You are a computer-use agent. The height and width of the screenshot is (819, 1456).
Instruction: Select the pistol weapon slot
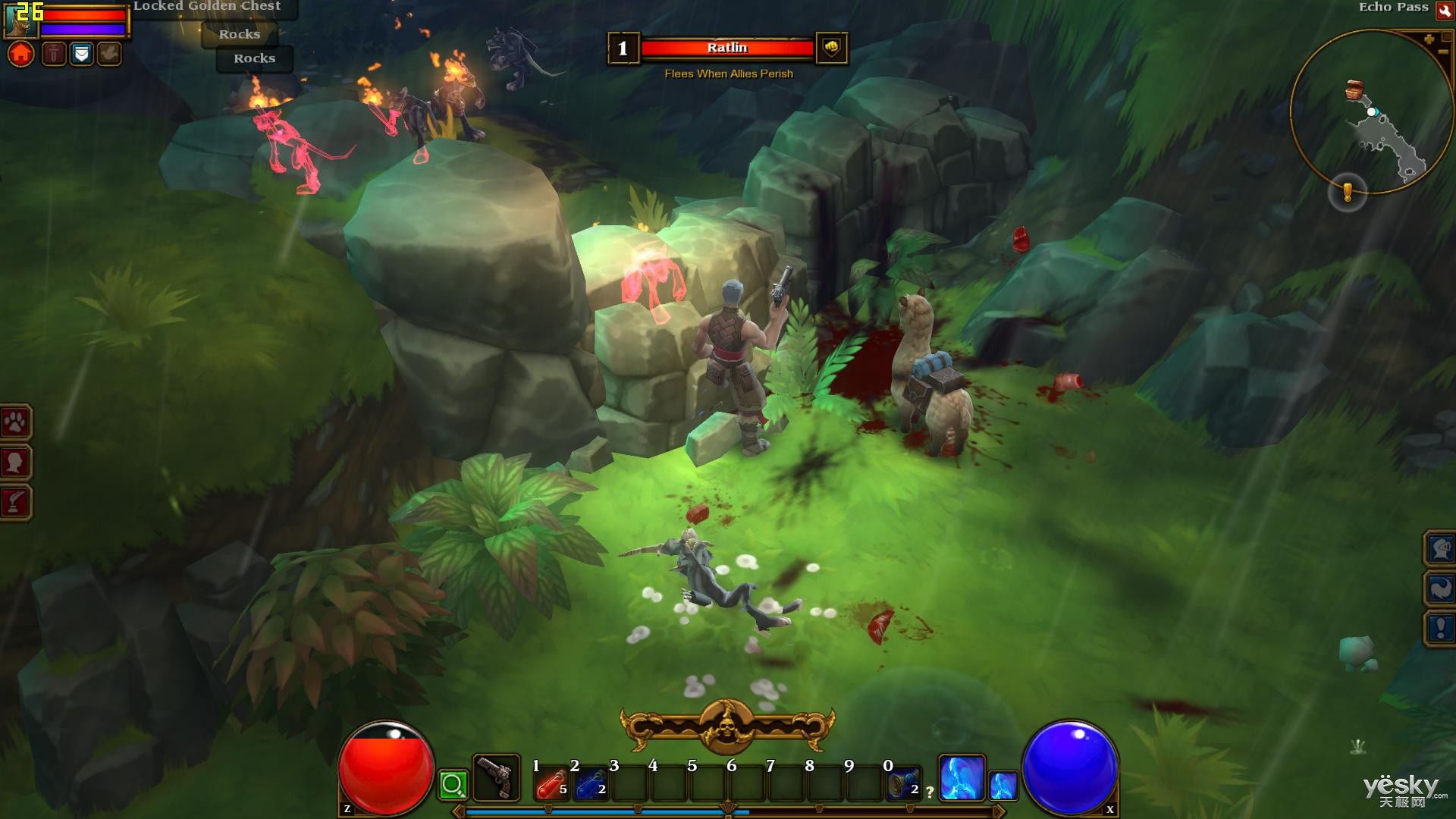(497, 777)
